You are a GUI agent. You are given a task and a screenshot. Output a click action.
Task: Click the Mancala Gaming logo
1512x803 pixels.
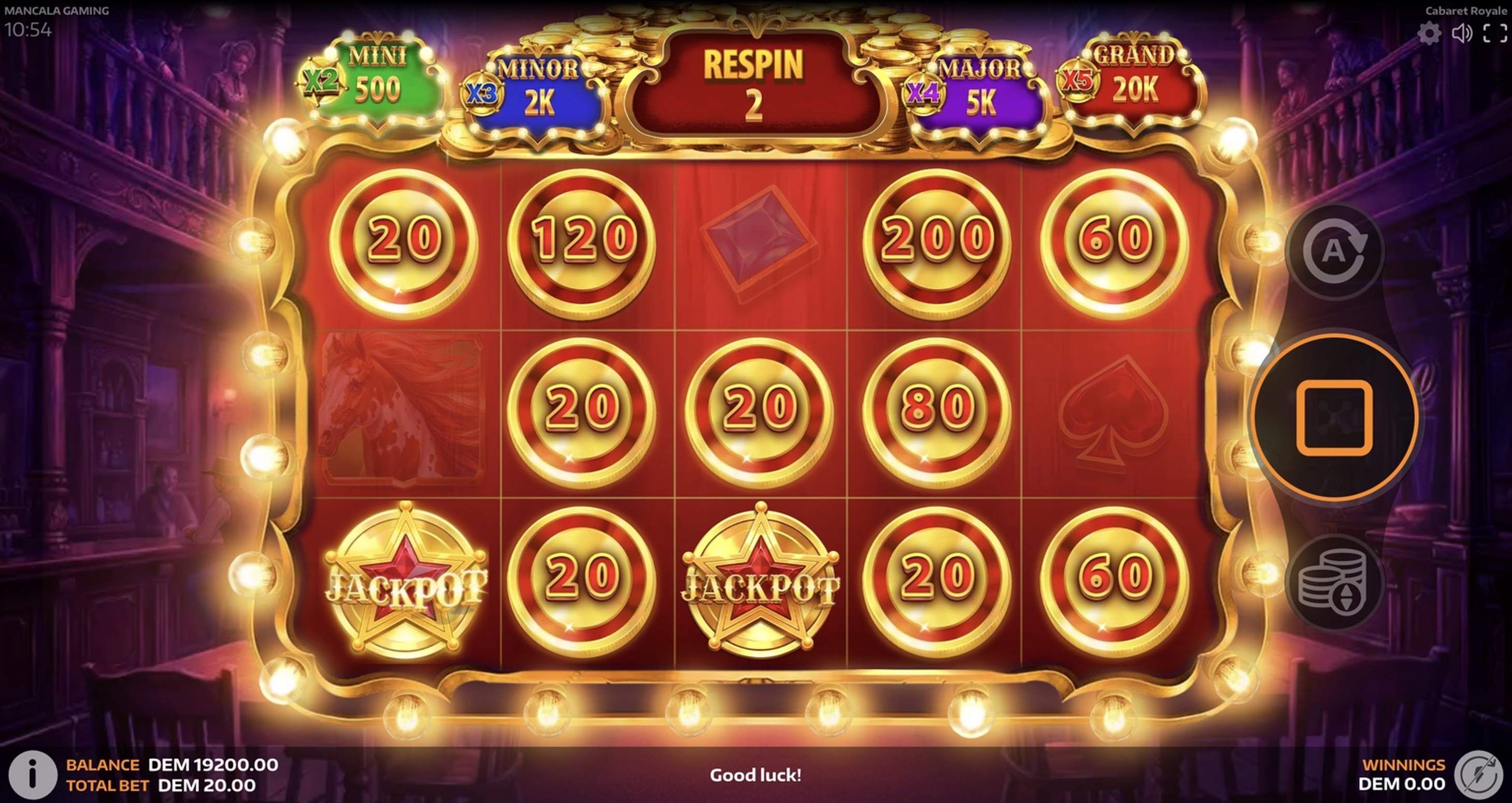[x=57, y=9]
